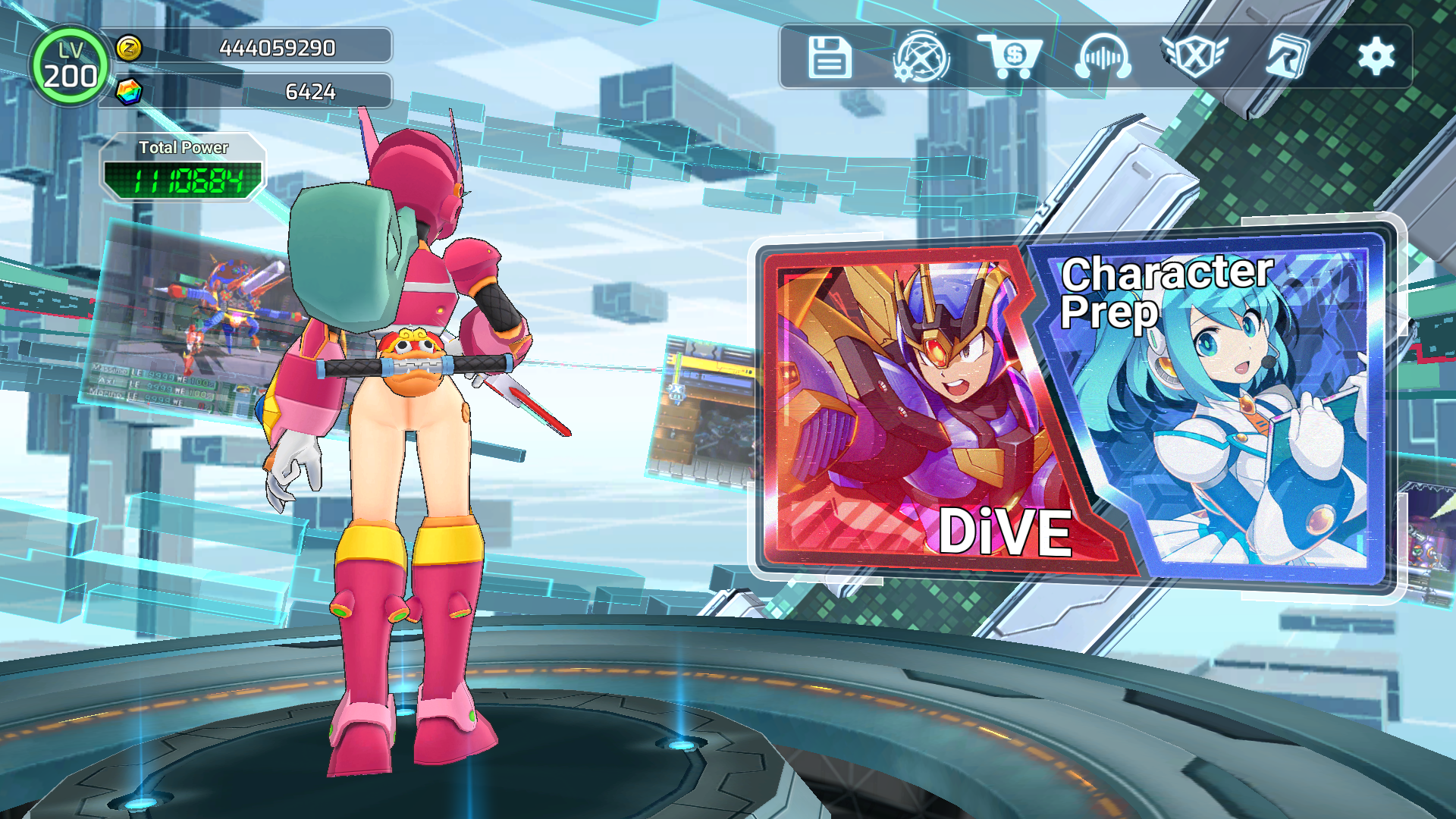Open the shopping cart store
This screenshot has width=1456, height=819.
point(1012,57)
